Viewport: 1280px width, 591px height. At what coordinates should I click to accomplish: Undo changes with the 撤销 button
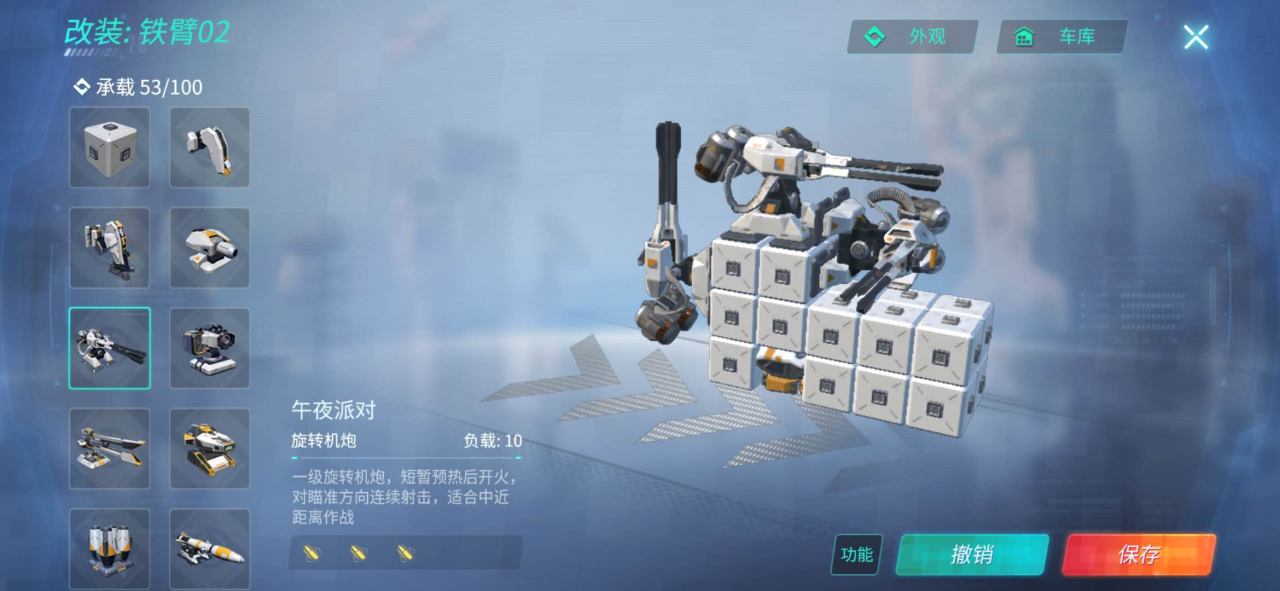tap(972, 555)
